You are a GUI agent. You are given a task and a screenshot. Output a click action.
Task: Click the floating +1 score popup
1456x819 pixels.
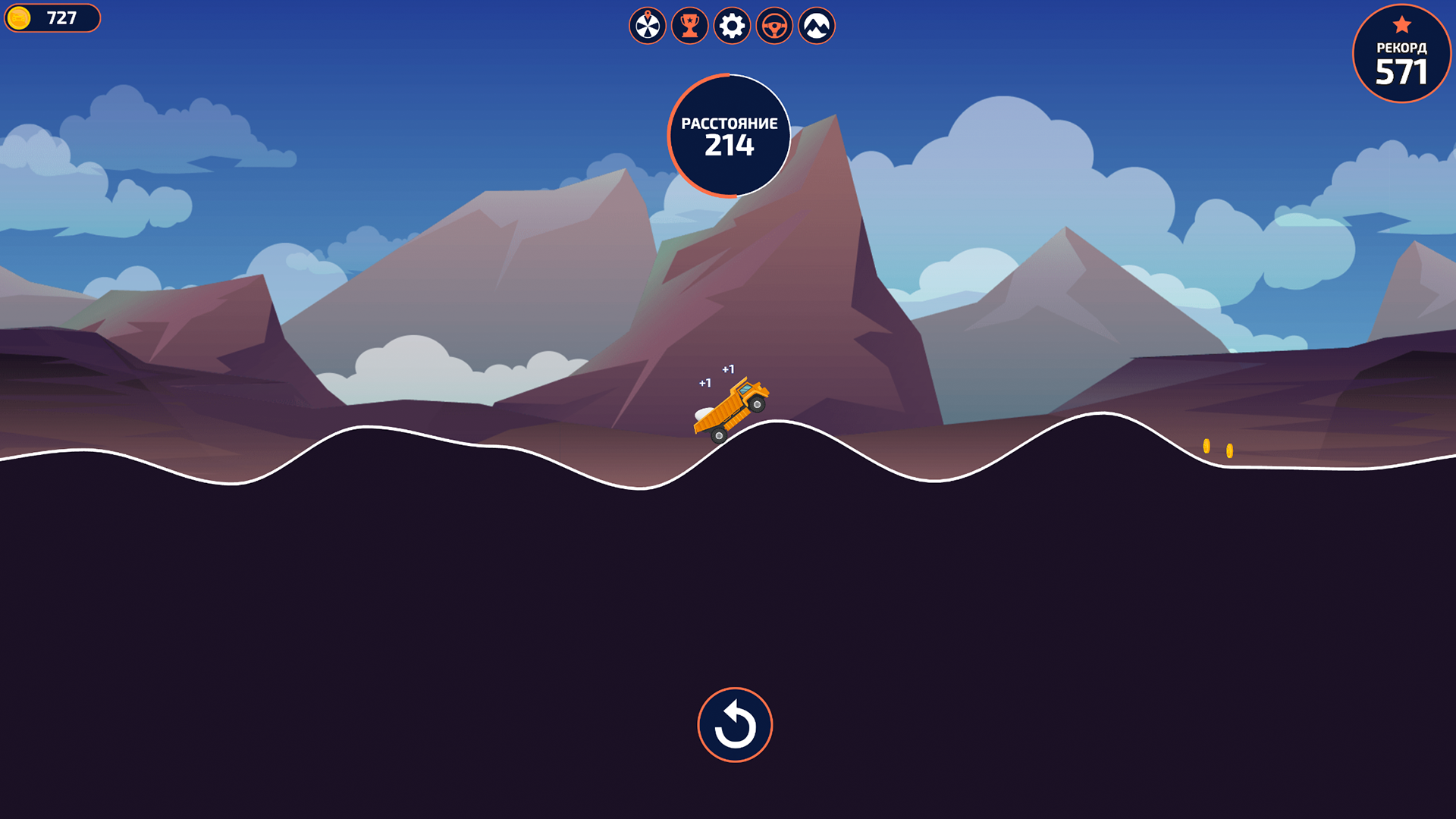coord(728,369)
